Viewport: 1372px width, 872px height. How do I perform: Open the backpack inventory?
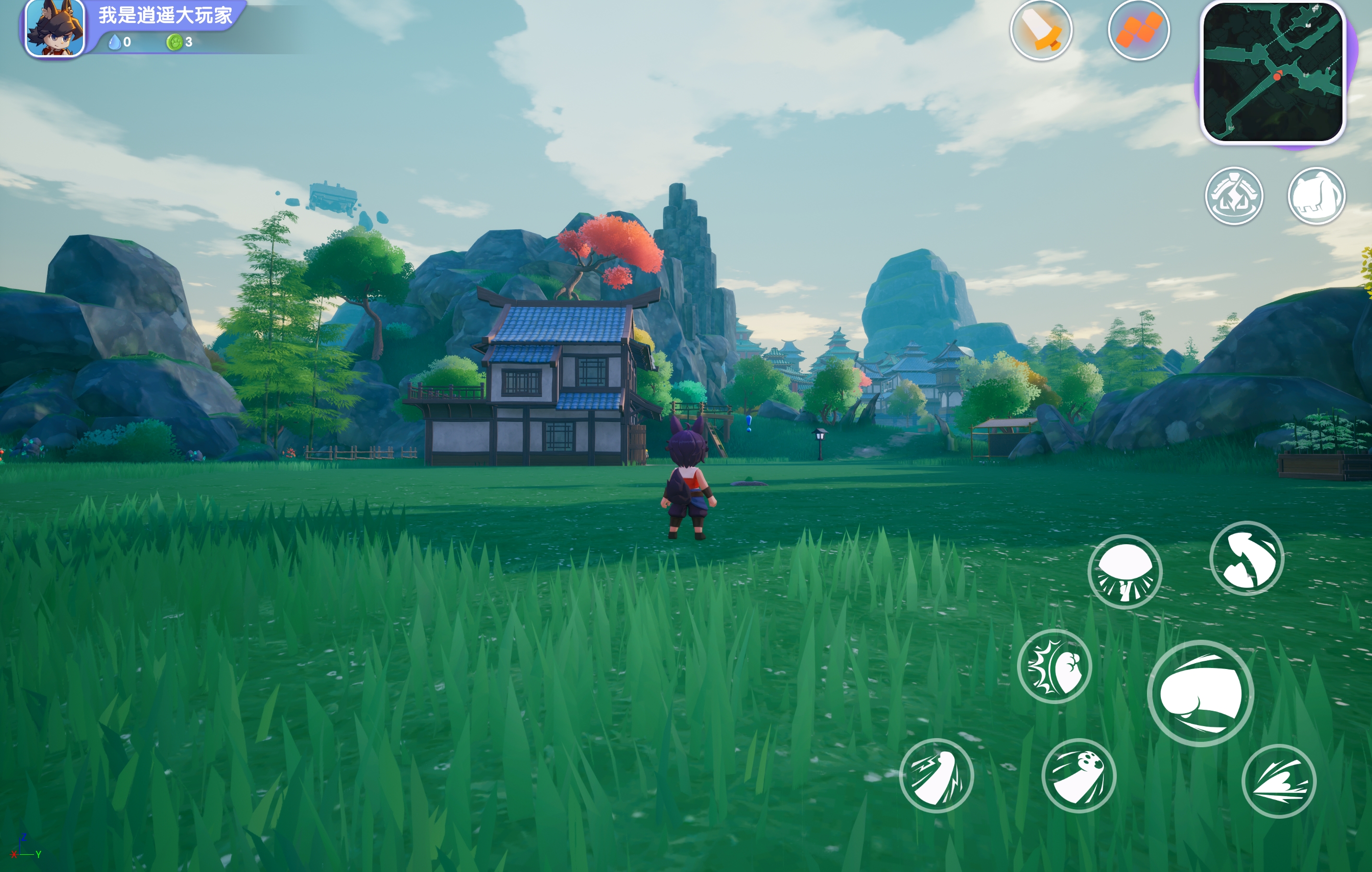click(1316, 196)
